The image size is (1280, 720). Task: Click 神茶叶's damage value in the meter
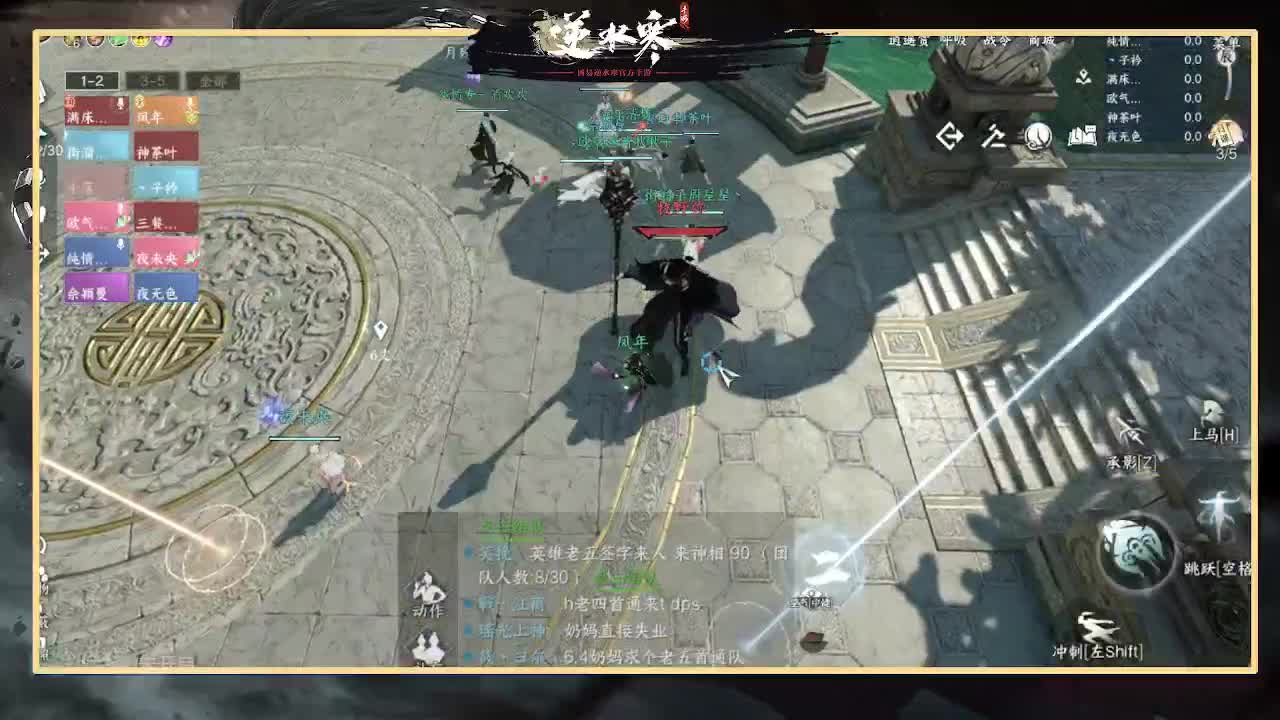[x=1193, y=118]
